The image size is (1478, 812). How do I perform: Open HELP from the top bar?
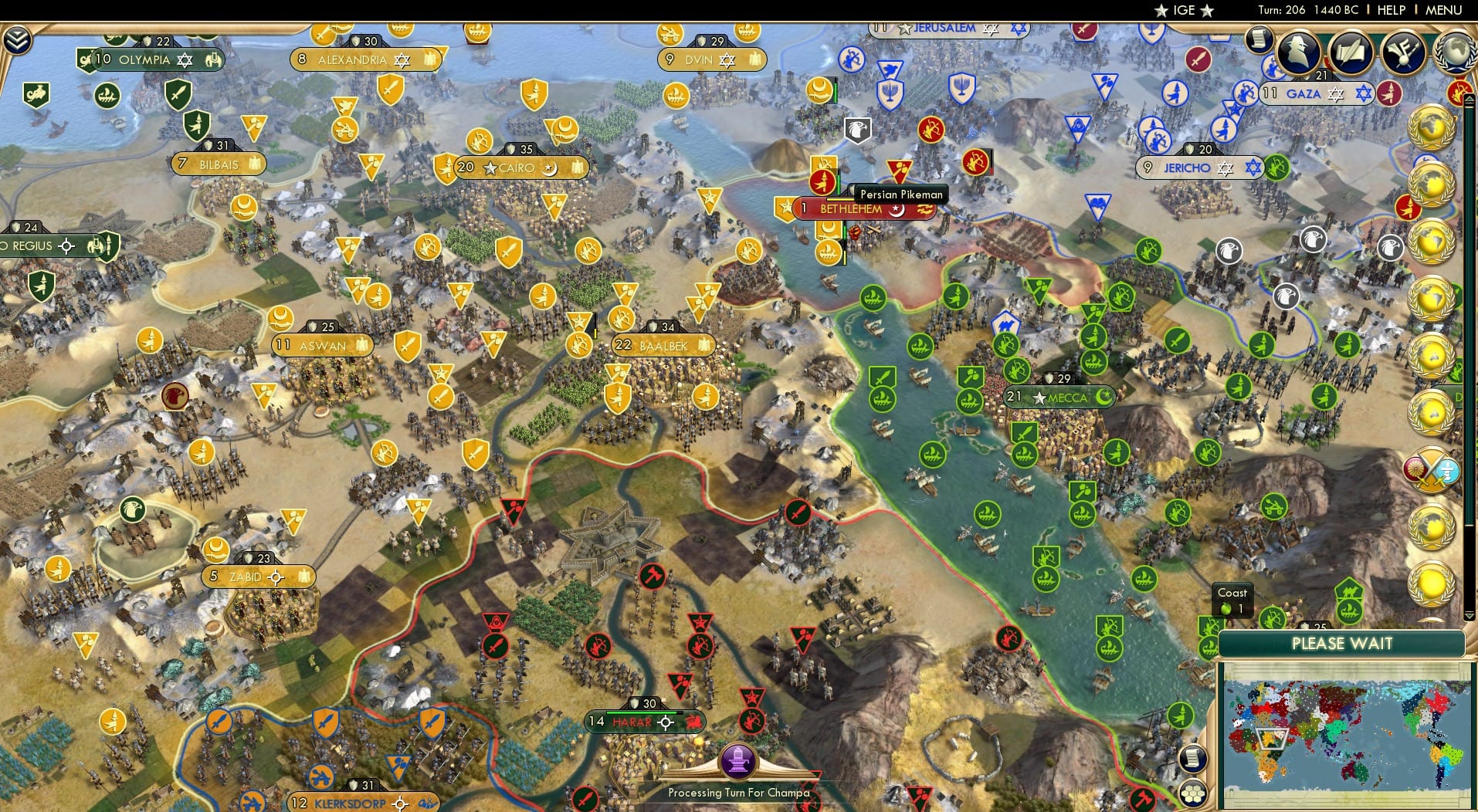click(x=1390, y=10)
